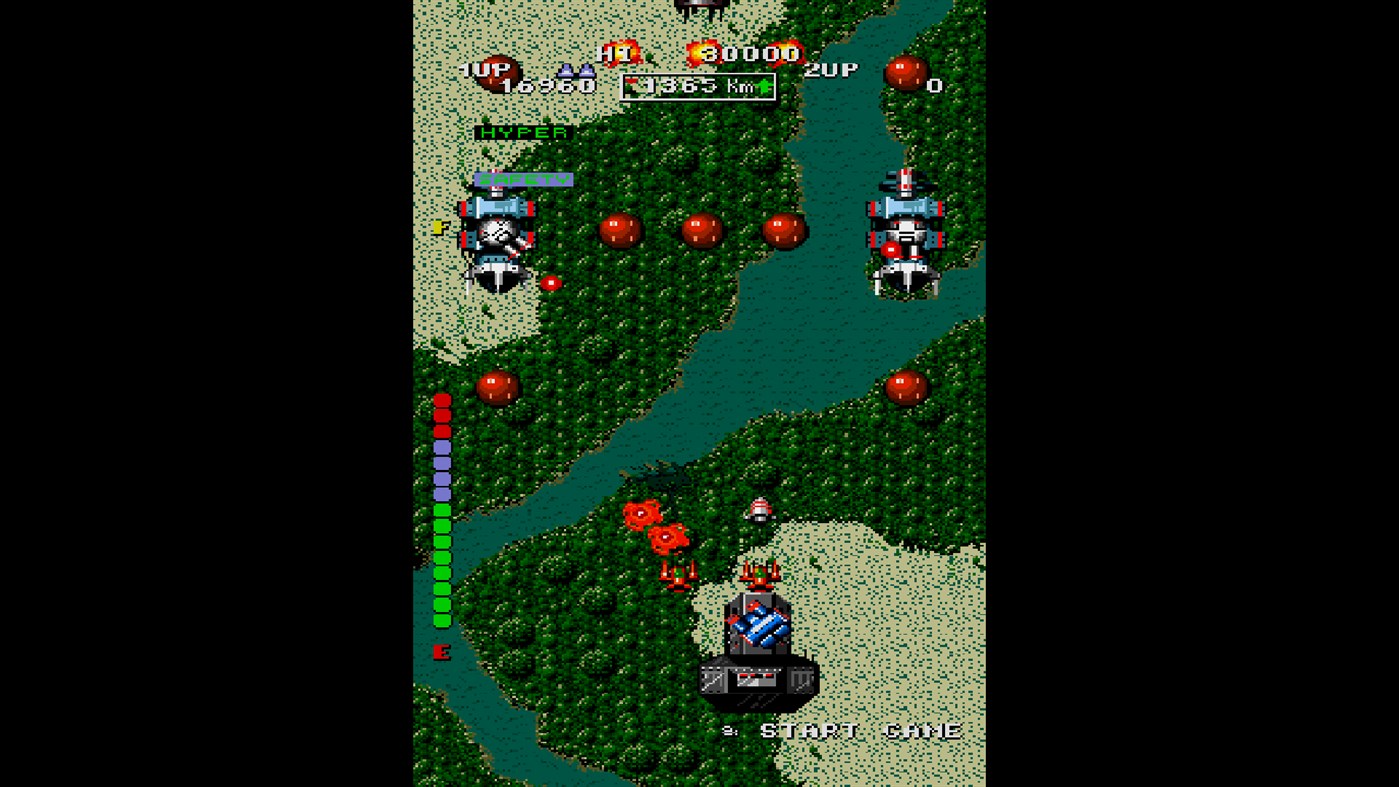Screen dimensions: 1399x787
Task: Click the green up arrow in the Km meter
Action: (x=762, y=87)
